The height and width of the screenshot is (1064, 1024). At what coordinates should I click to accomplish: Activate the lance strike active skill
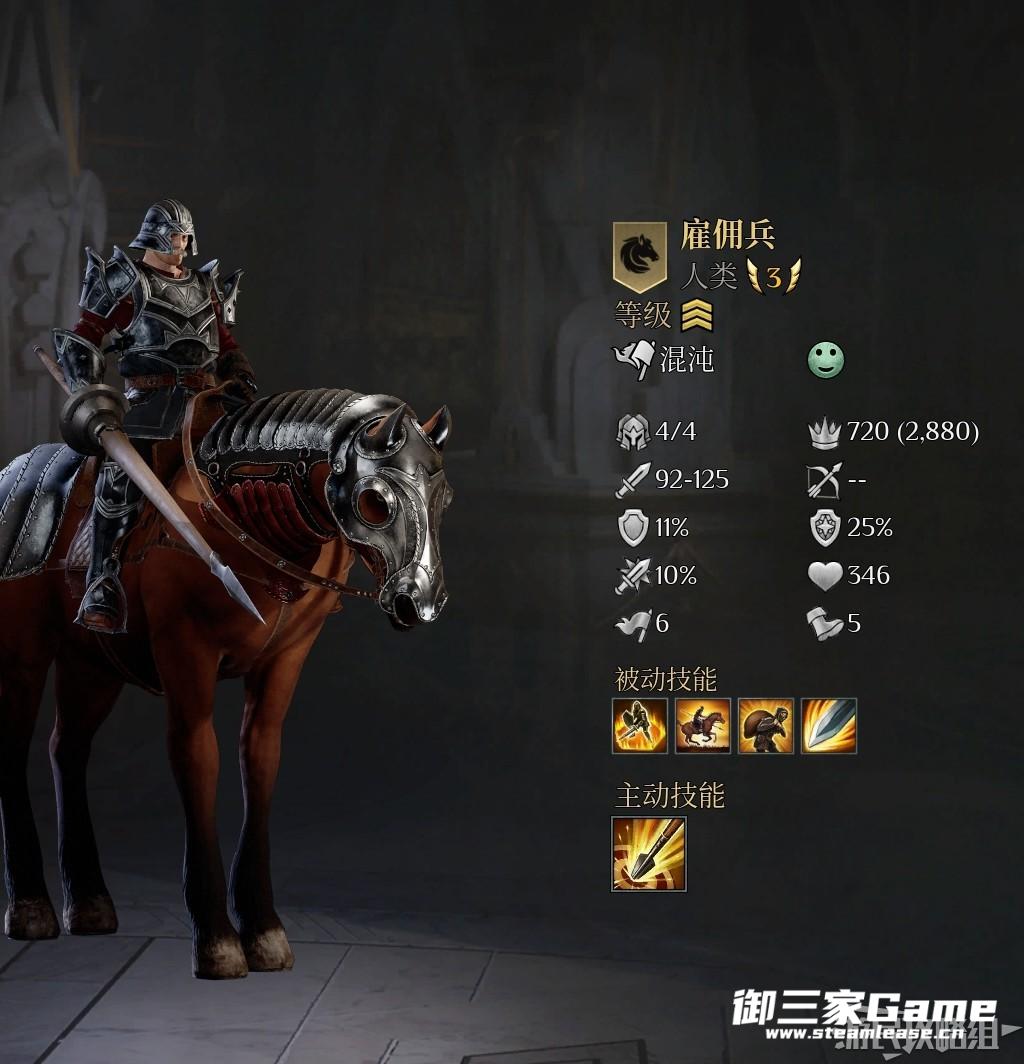pos(649,854)
